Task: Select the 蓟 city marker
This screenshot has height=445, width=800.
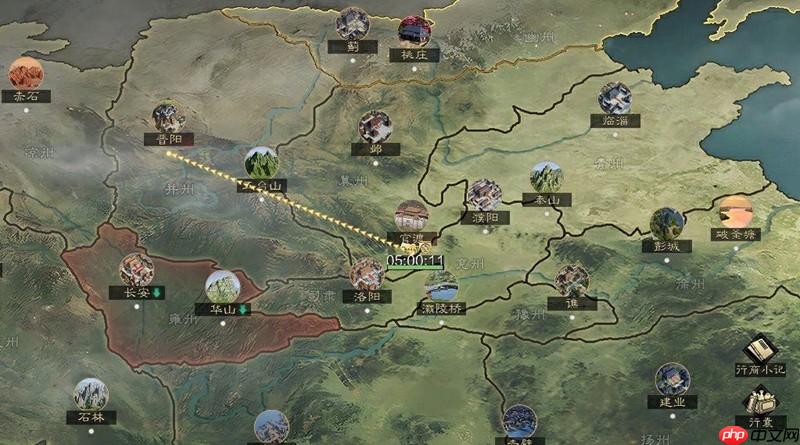Action: pyautogui.click(x=352, y=24)
